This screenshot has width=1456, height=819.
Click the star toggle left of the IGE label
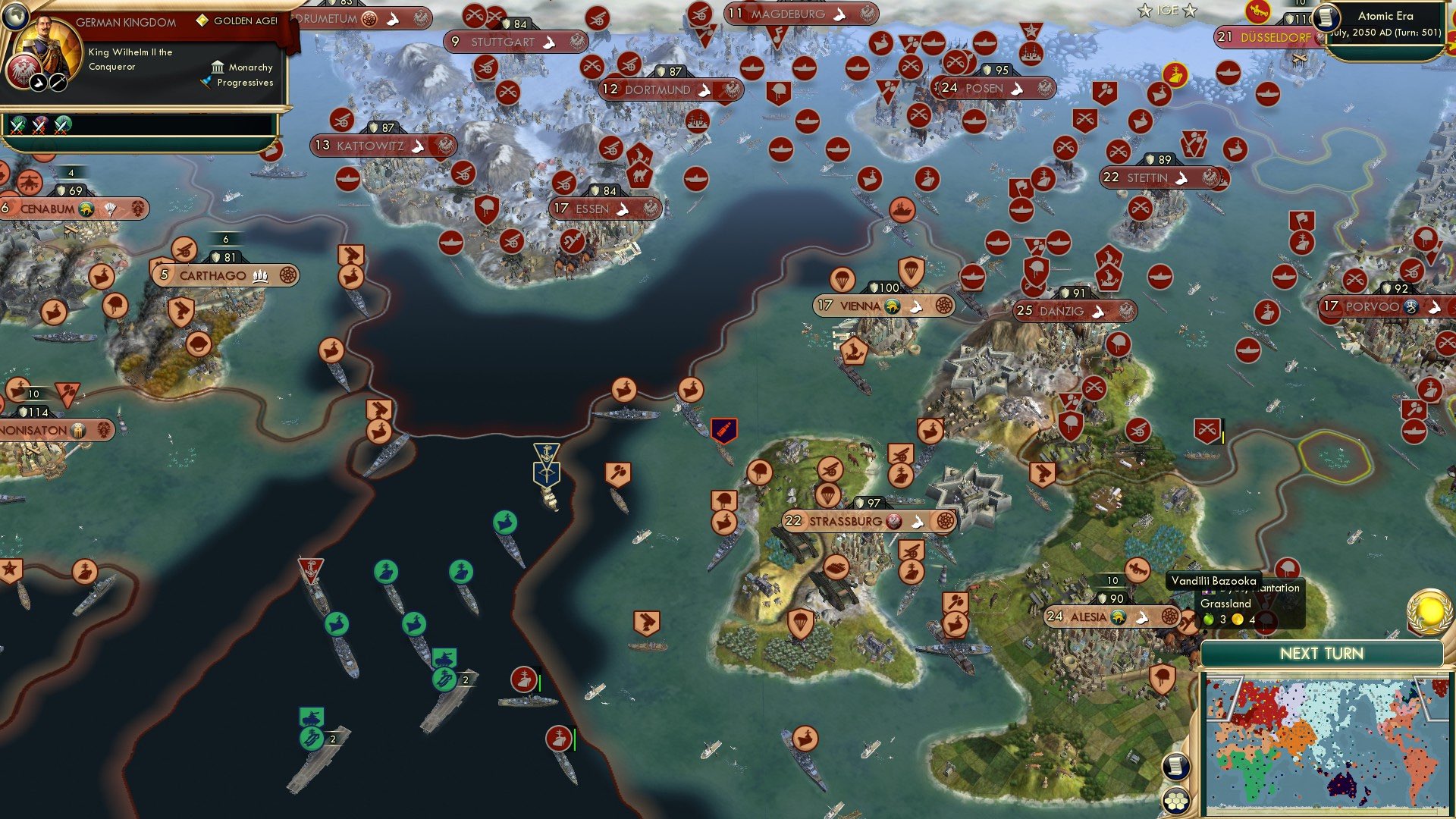(x=1144, y=10)
